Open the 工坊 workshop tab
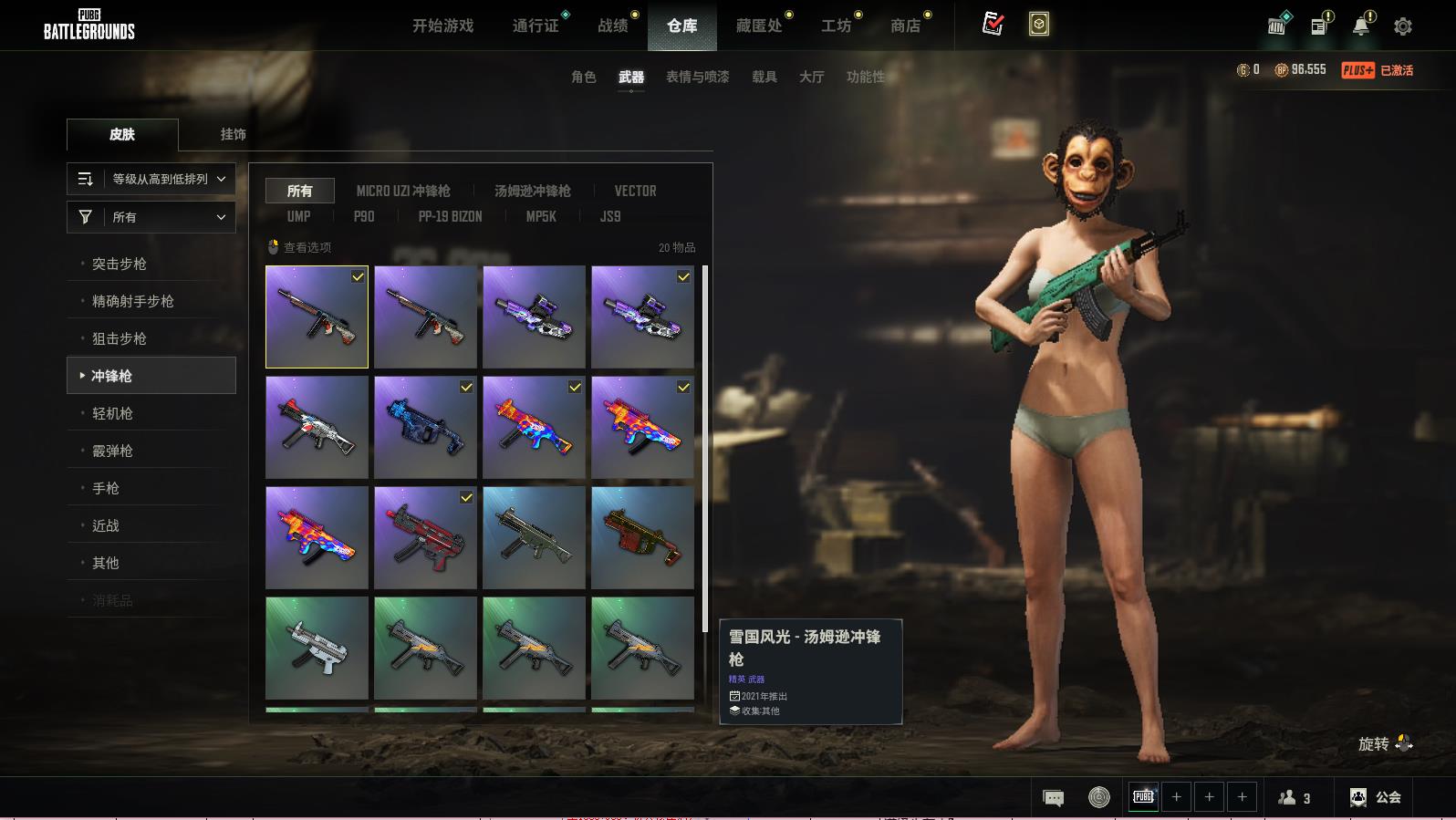This screenshot has height=820, width=1456. tap(836, 26)
